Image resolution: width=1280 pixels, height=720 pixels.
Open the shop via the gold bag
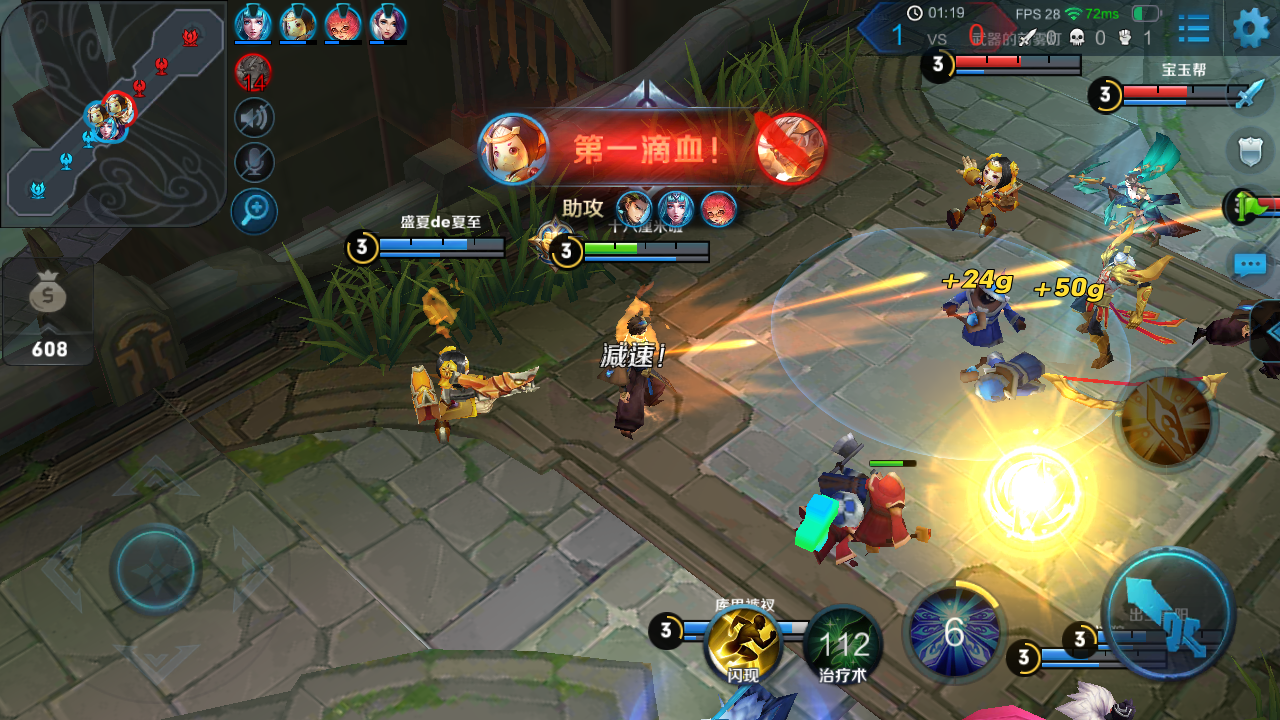(x=48, y=312)
